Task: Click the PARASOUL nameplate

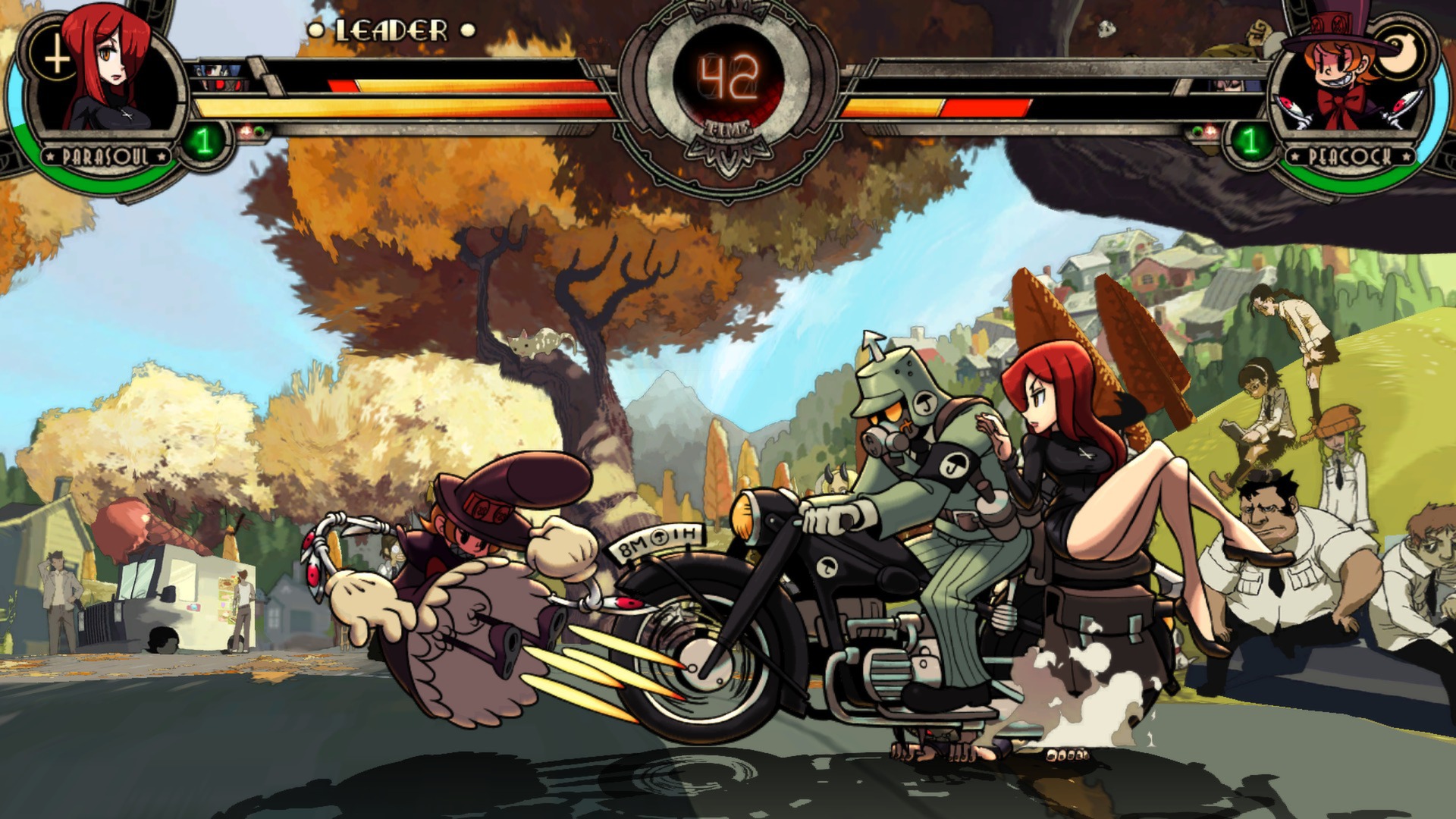Action: pyautogui.click(x=106, y=156)
